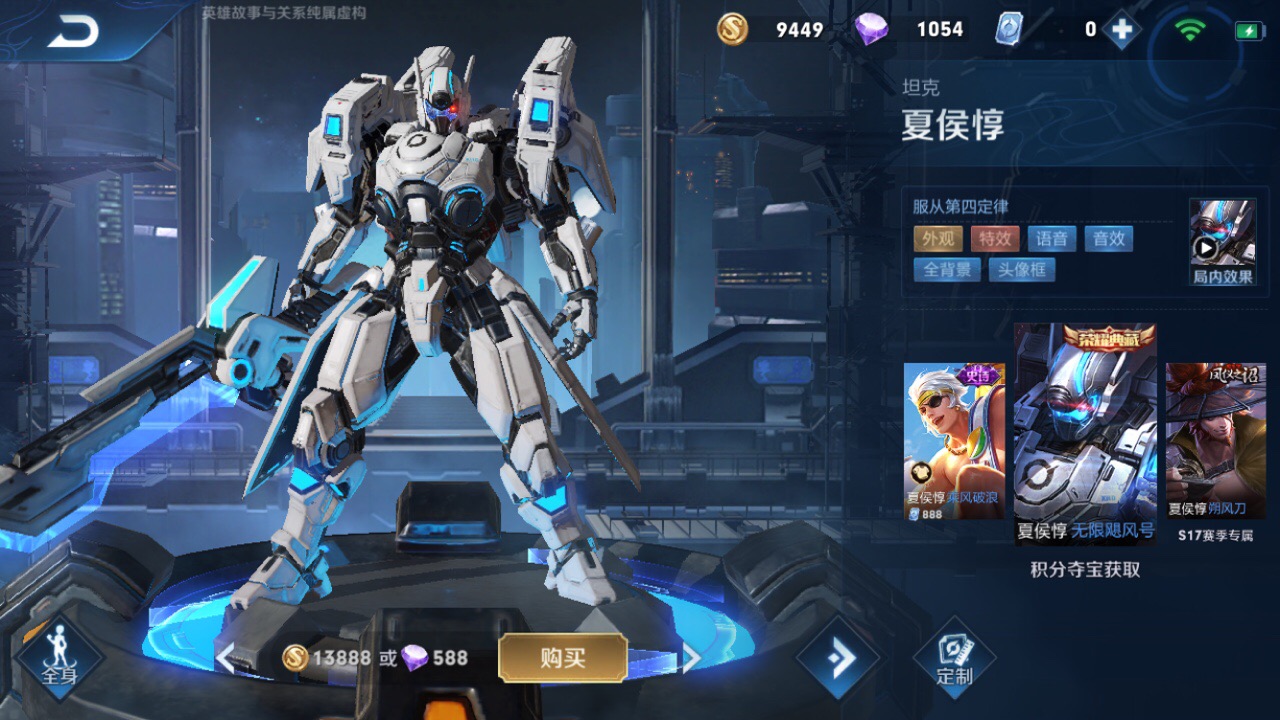Tap the diamond-shaped forward arrow button

pyautogui.click(x=838, y=658)
